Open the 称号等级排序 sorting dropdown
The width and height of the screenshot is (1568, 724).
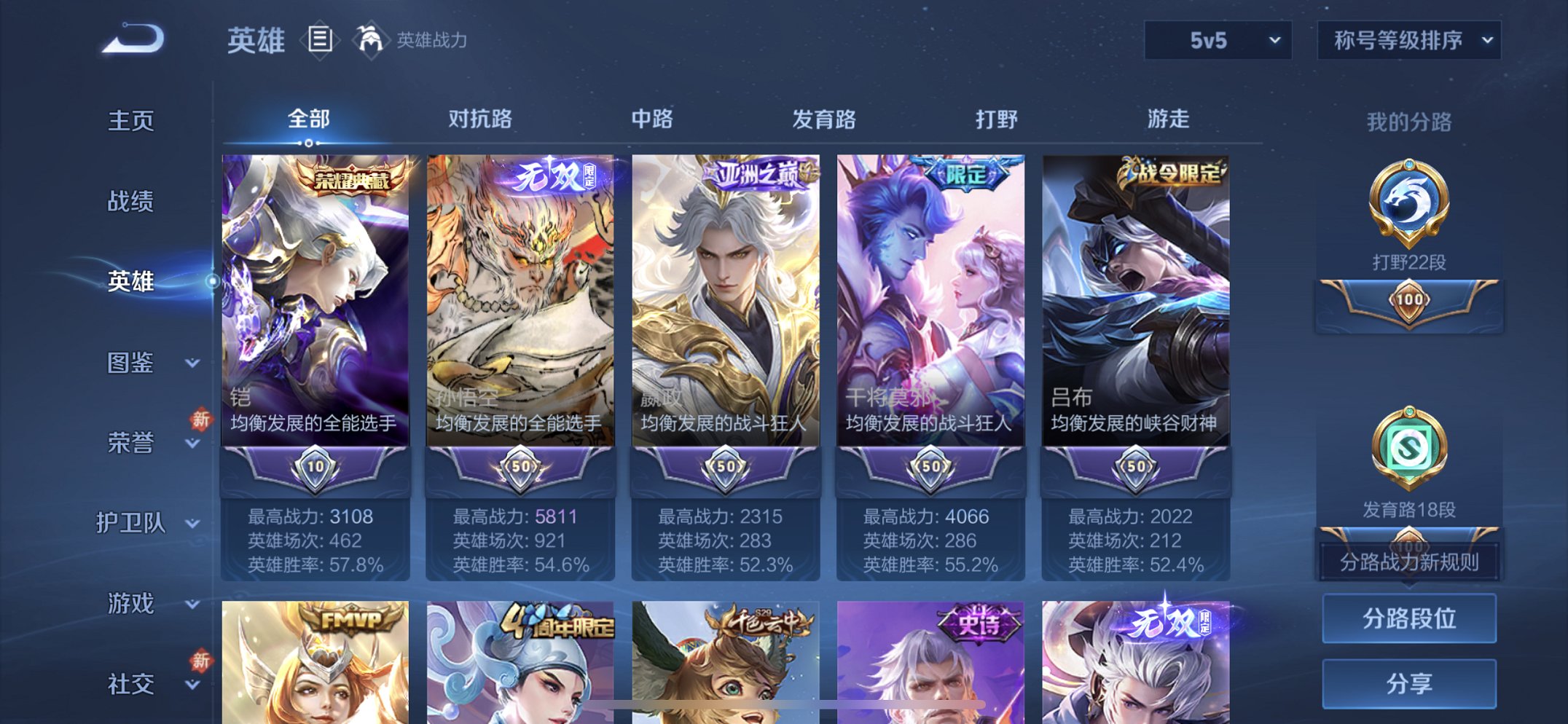pyautogui.click(x=1408, y=42)
